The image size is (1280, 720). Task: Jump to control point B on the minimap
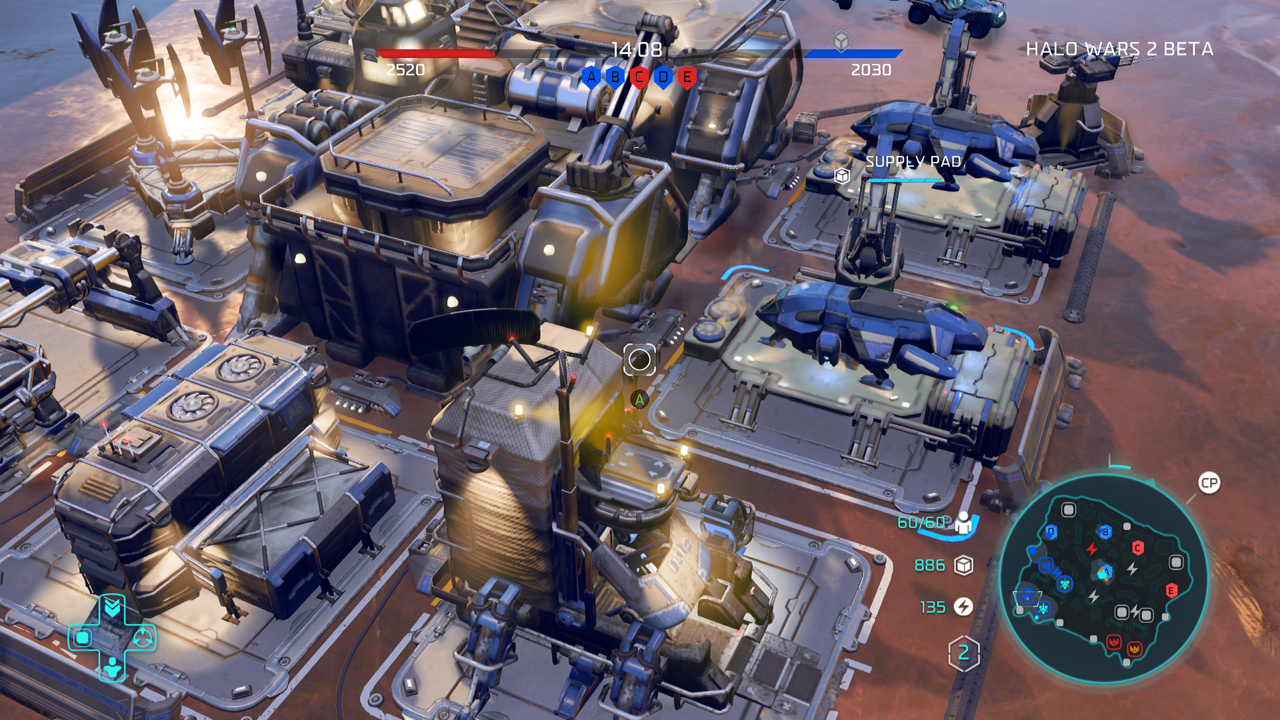click(x=1105, y=531)
